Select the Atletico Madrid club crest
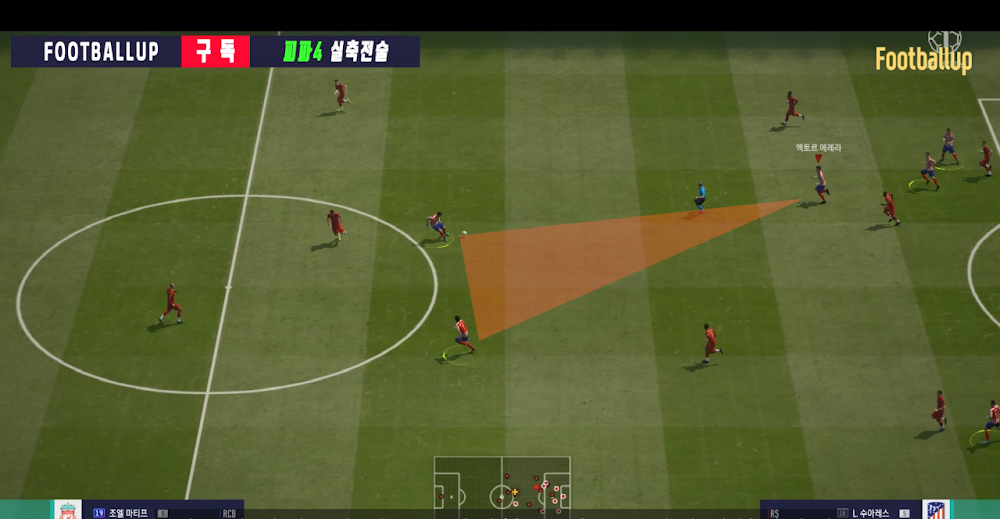The width and height of the screenshot is (1000, 519). pos(935,510)
